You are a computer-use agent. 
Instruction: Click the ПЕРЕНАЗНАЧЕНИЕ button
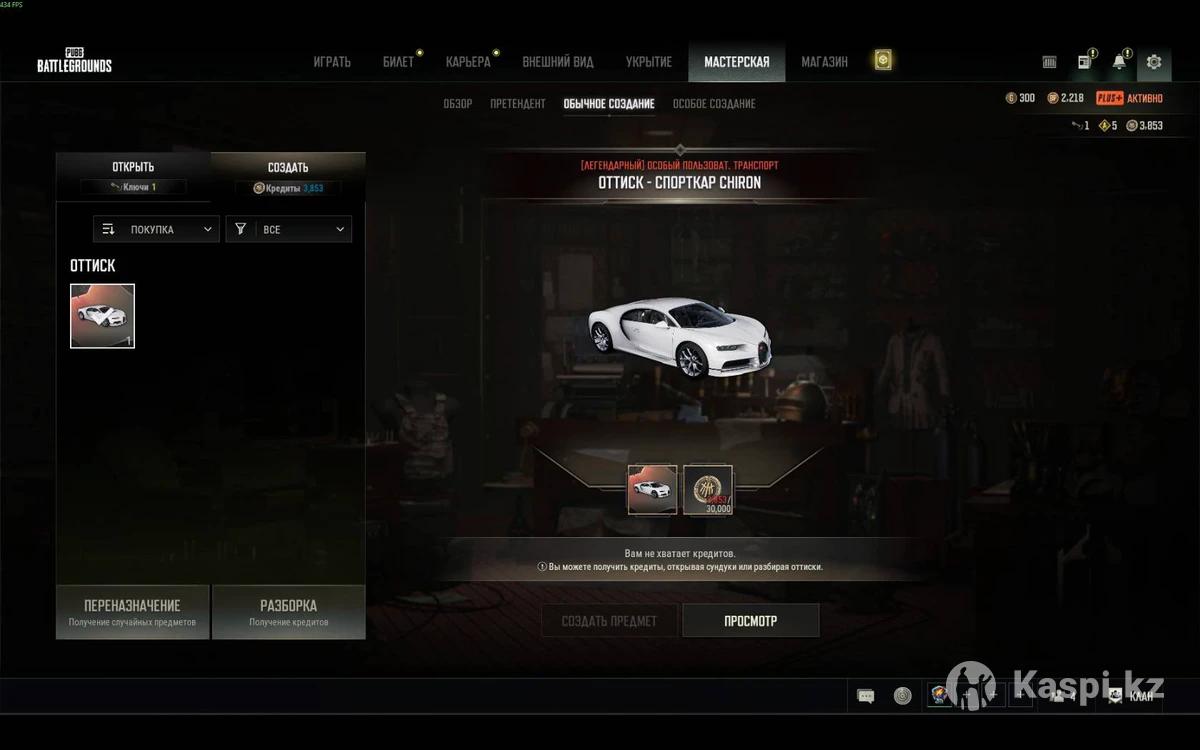[133, 612]
